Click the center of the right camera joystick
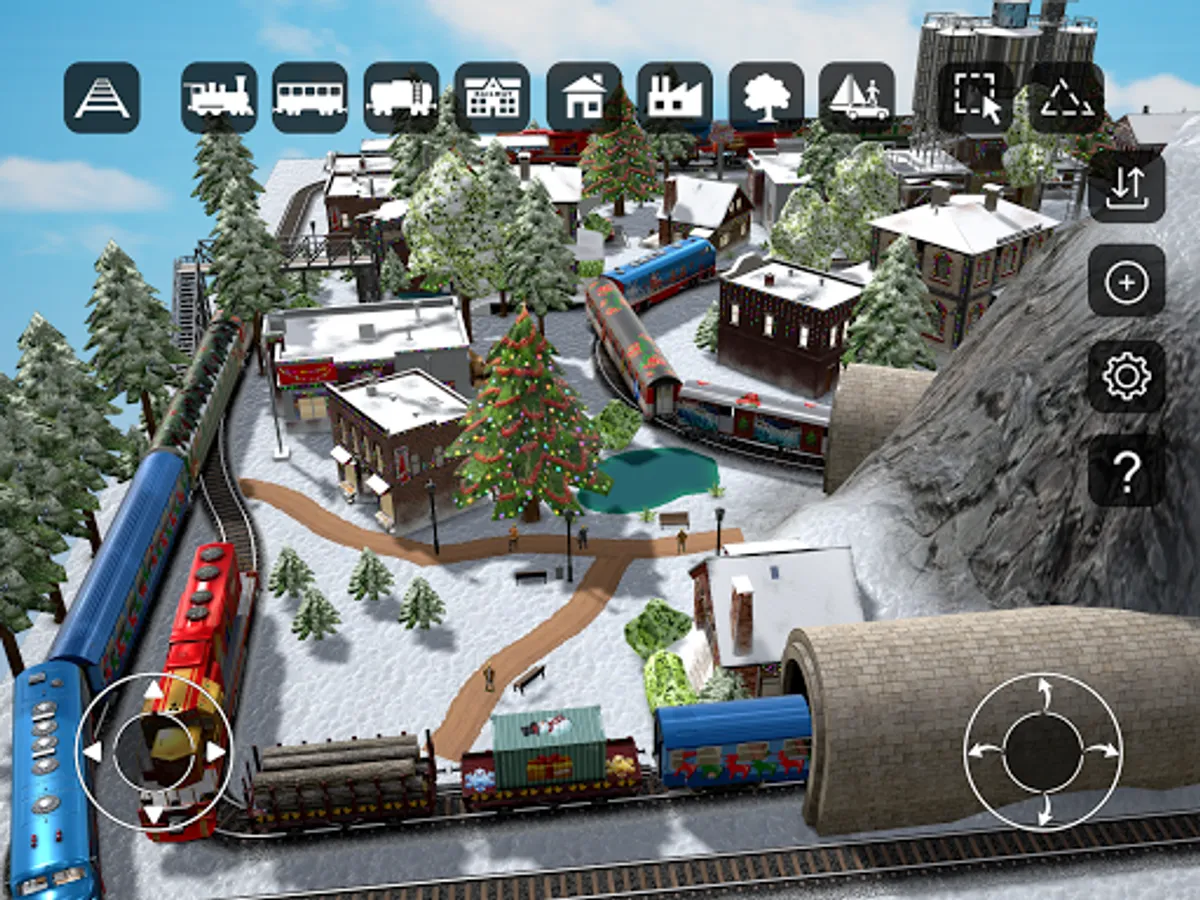The image size is (1200, 900). pos(1043,751)
